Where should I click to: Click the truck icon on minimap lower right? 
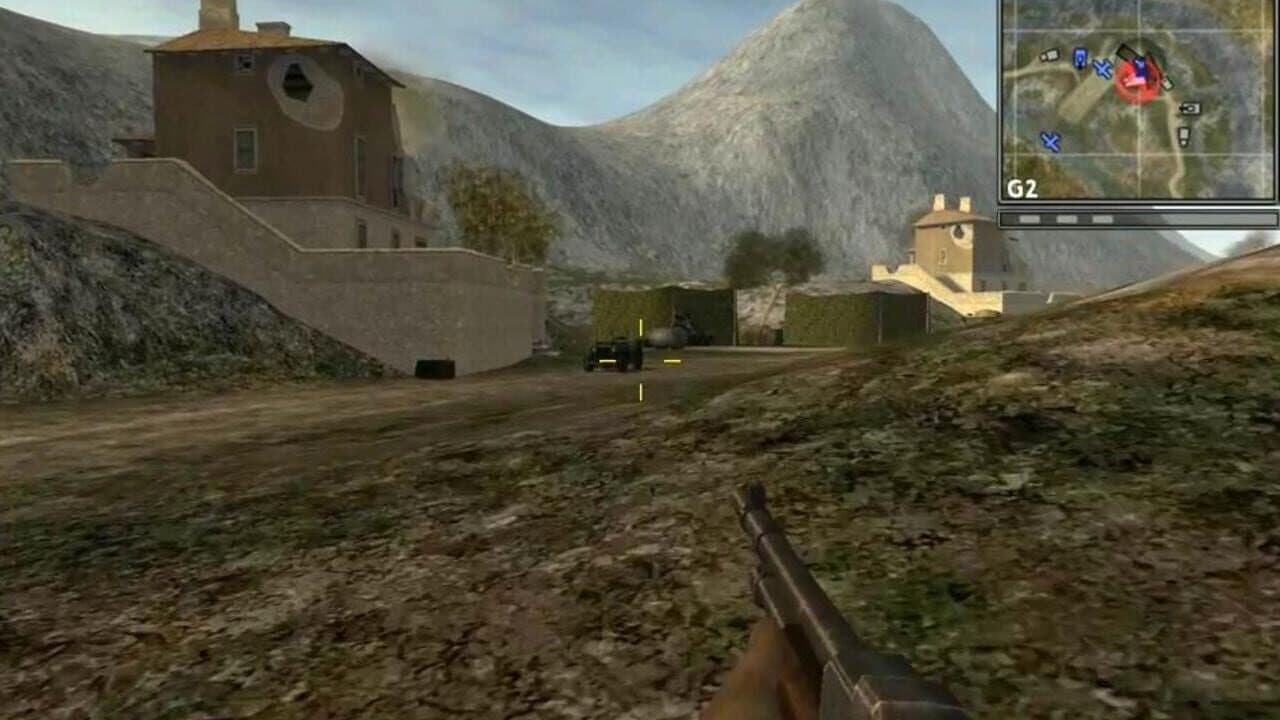pyautogui.click(x=1184, y=134)
